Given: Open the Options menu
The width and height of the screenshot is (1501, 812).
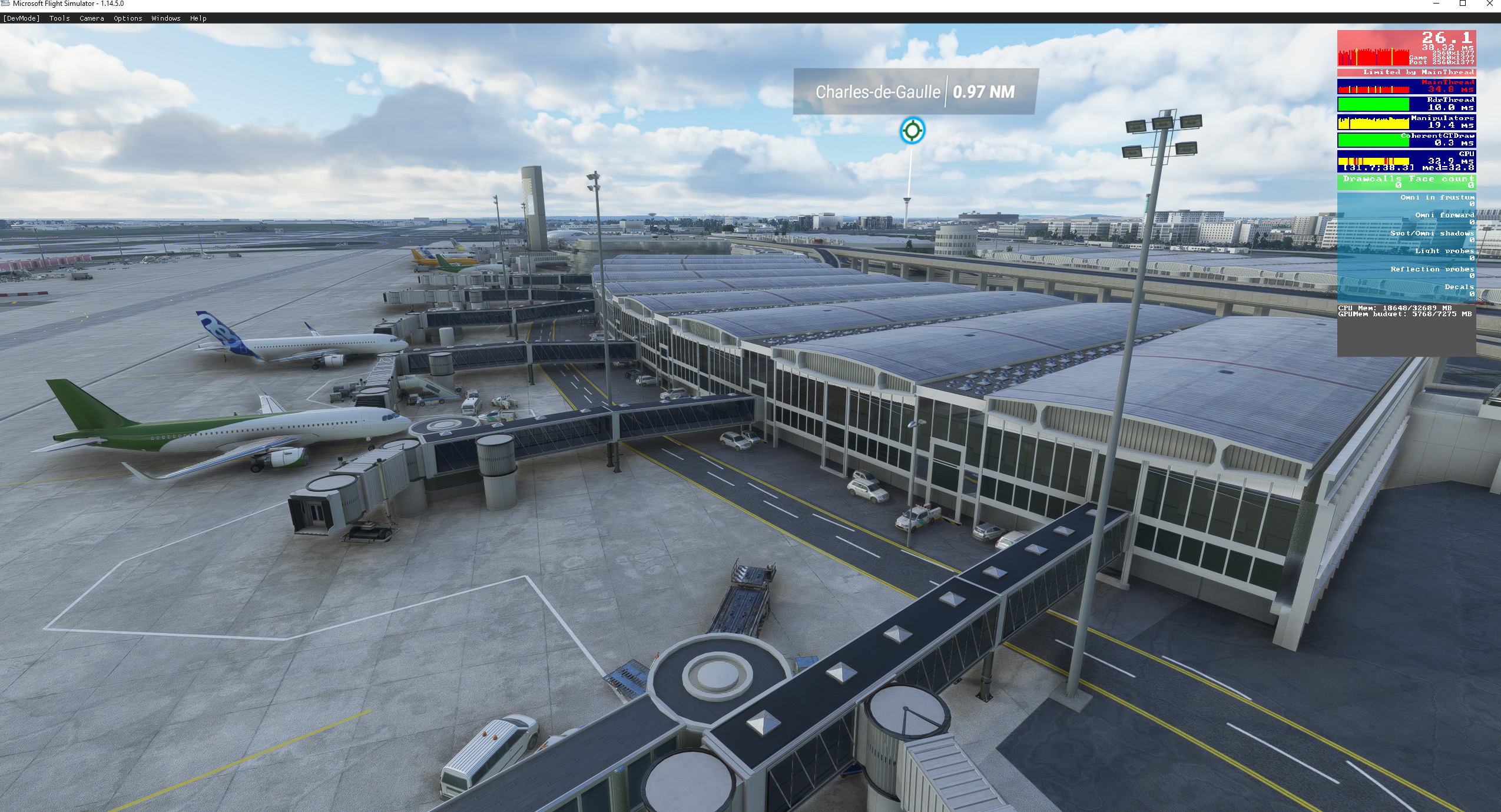Looking at the screenshot, I should [x=128, y=18].
